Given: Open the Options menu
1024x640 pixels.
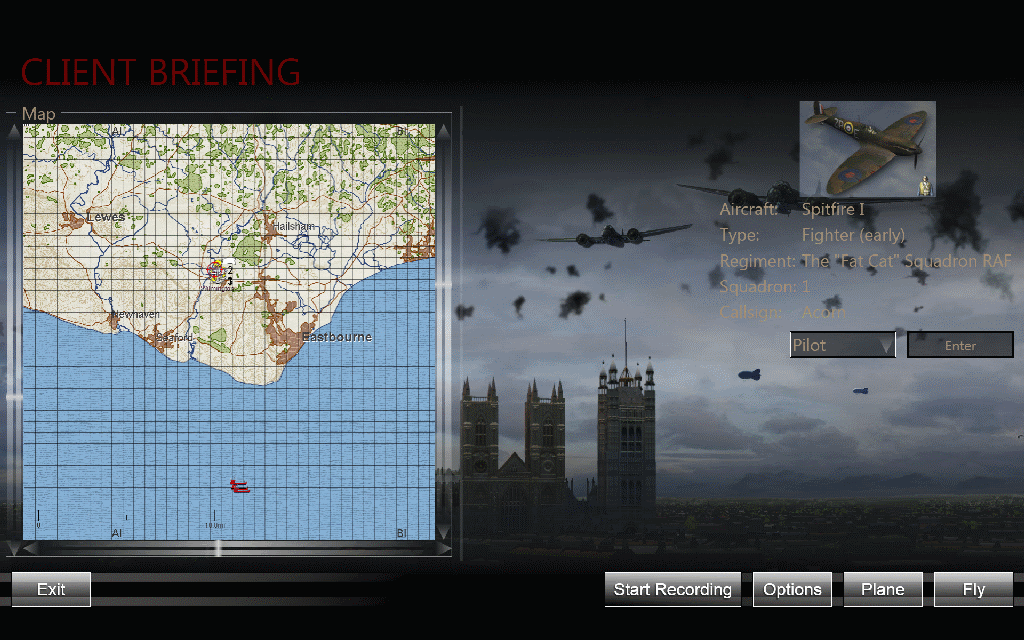Looking at the screenshot, I should pos(792,589).
